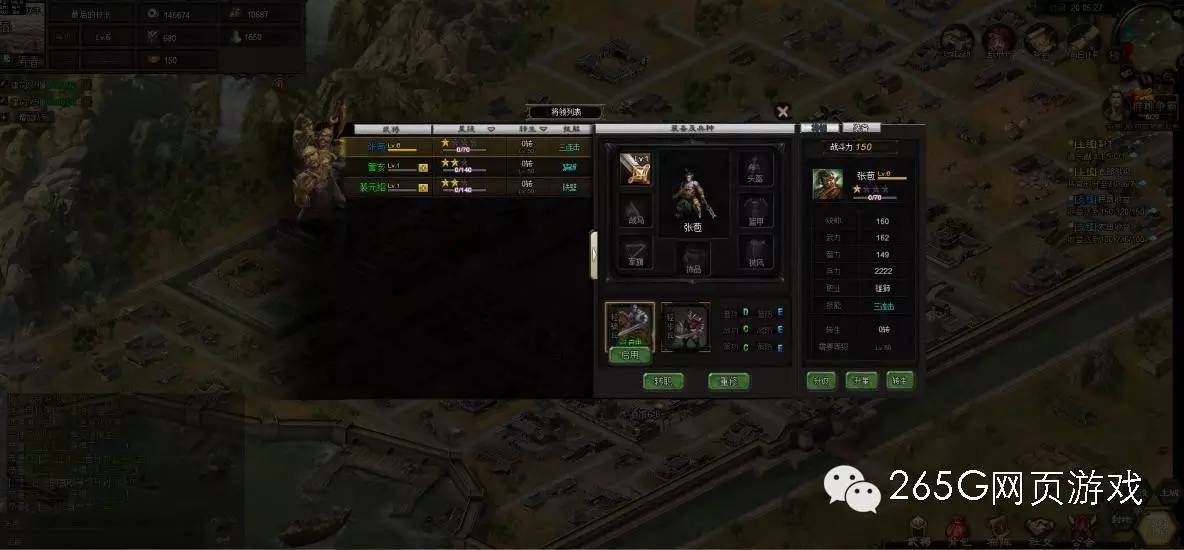This screenshot has height=550, width=1184.
Task: Click the 重修 retrain button
Action: click(728, 381)
